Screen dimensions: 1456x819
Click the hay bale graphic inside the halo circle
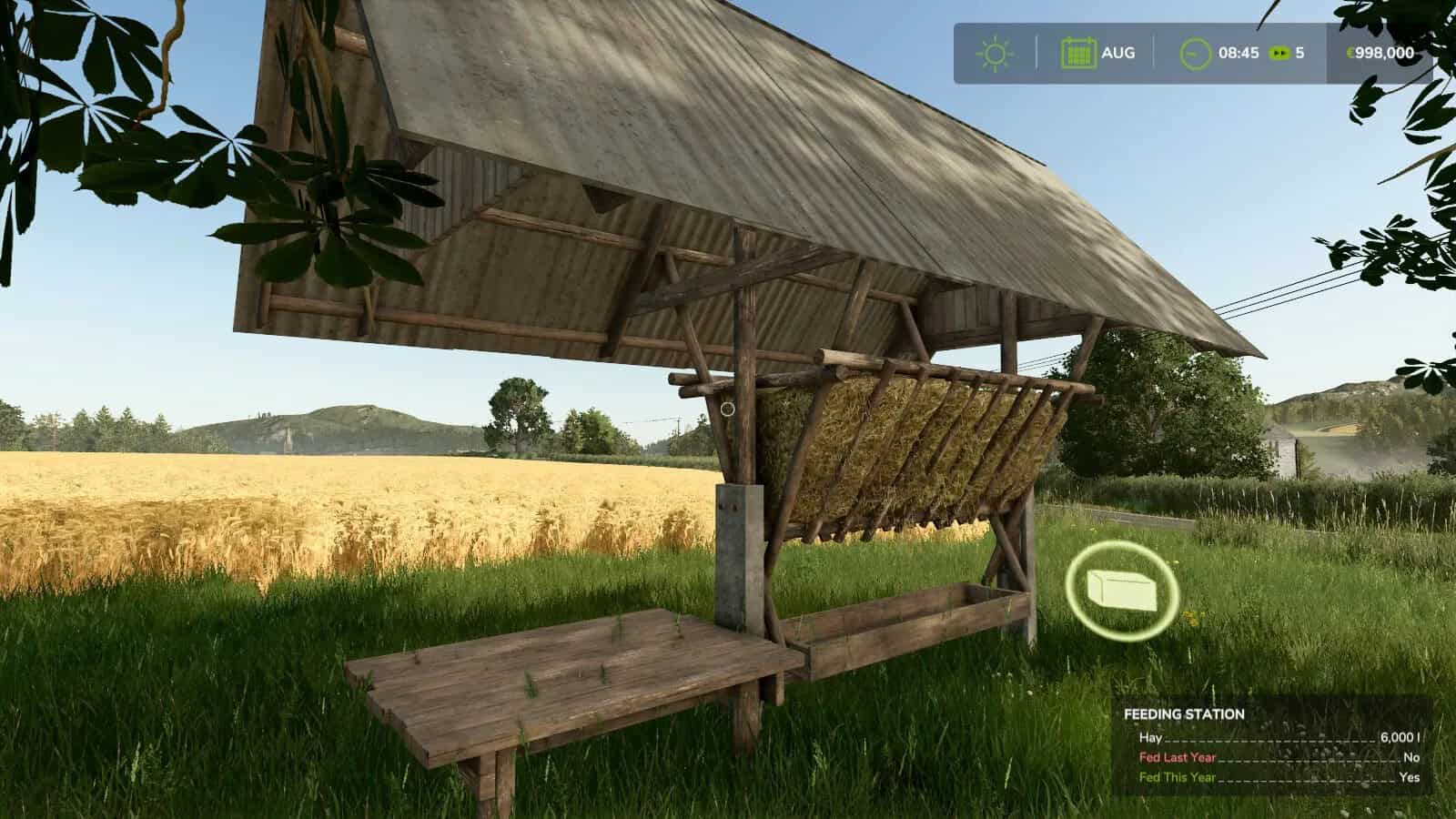click(x=1121, y=590)
